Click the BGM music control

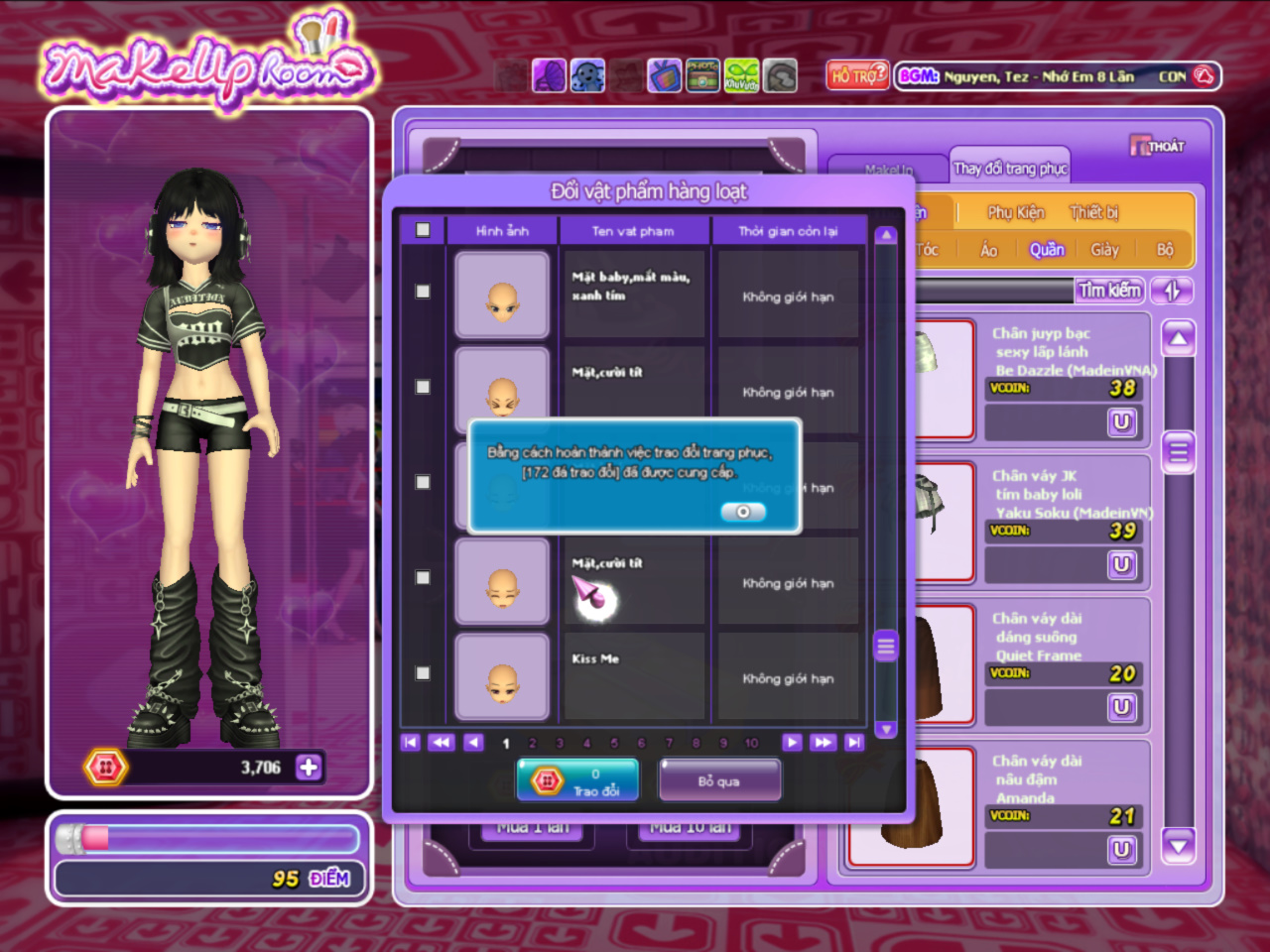point(919,75)
